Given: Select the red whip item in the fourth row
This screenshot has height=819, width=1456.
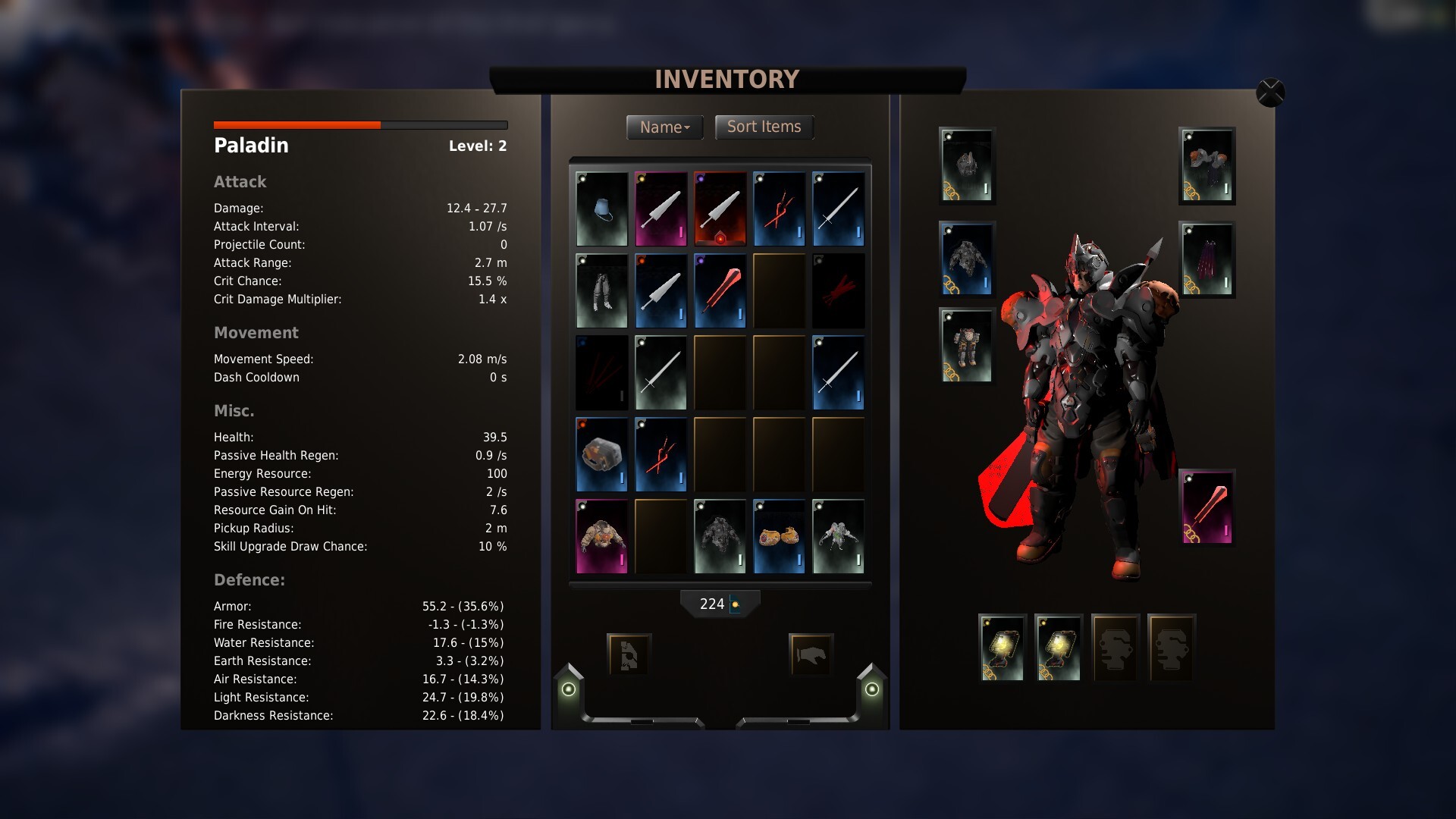Looking at the screenshot, I should [661, 454].
